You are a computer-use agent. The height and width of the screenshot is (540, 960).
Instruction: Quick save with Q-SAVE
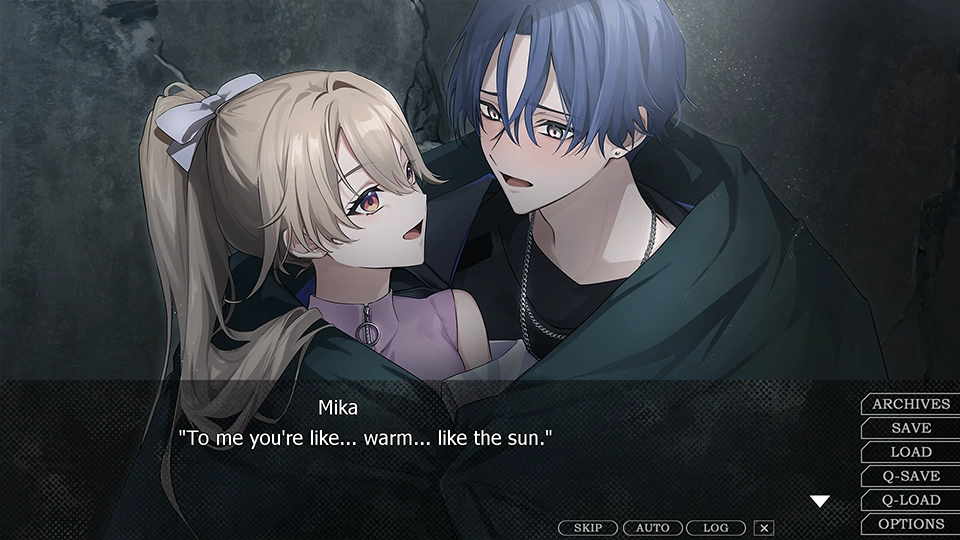pos(910,476)
